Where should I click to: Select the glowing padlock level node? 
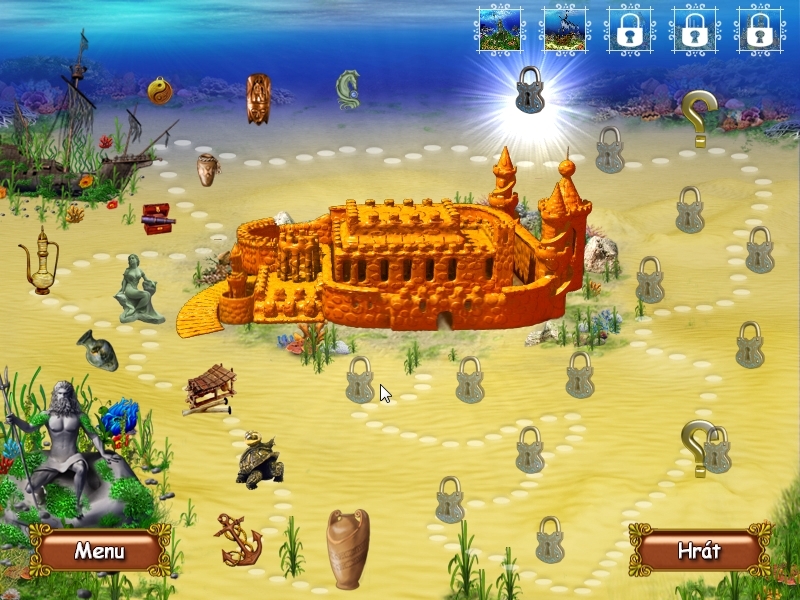(x=529, y=90)
